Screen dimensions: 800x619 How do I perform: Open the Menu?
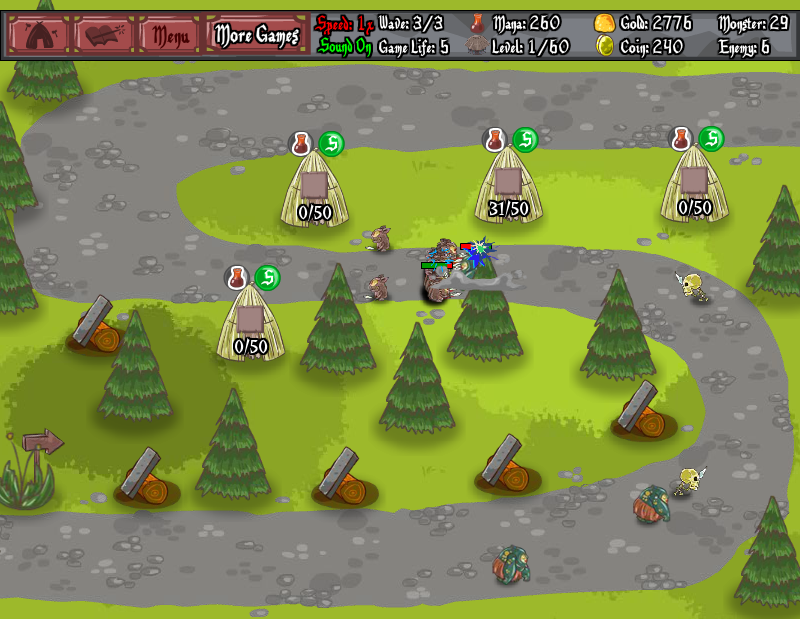tap(170, 36)
